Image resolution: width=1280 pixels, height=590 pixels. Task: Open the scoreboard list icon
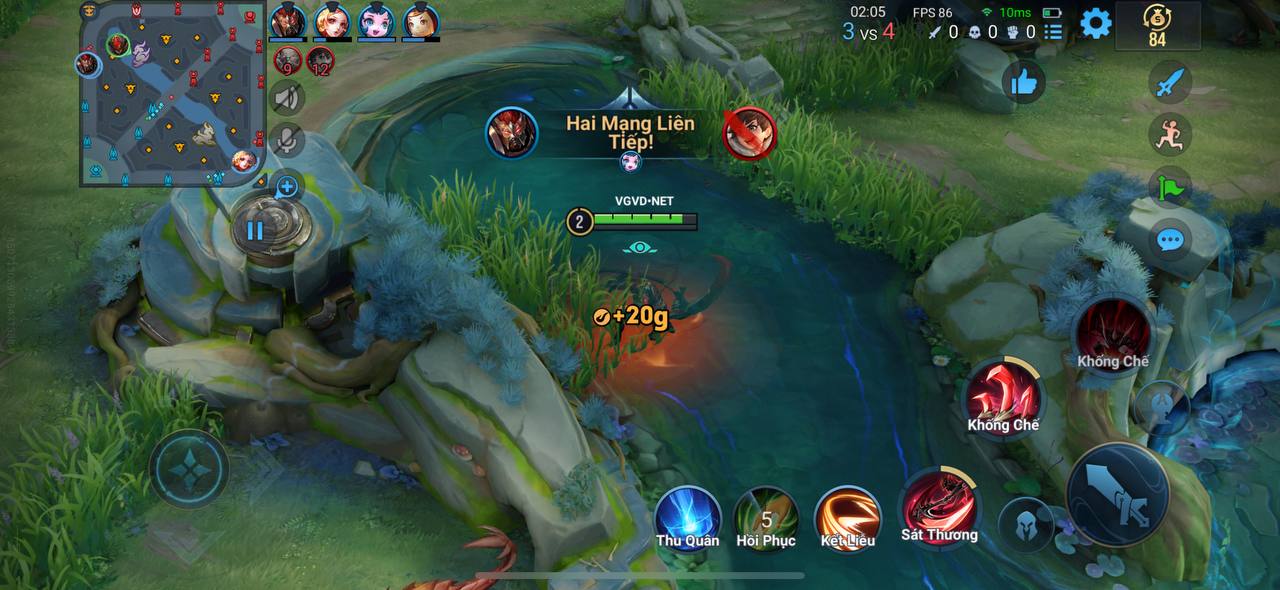1053,31
